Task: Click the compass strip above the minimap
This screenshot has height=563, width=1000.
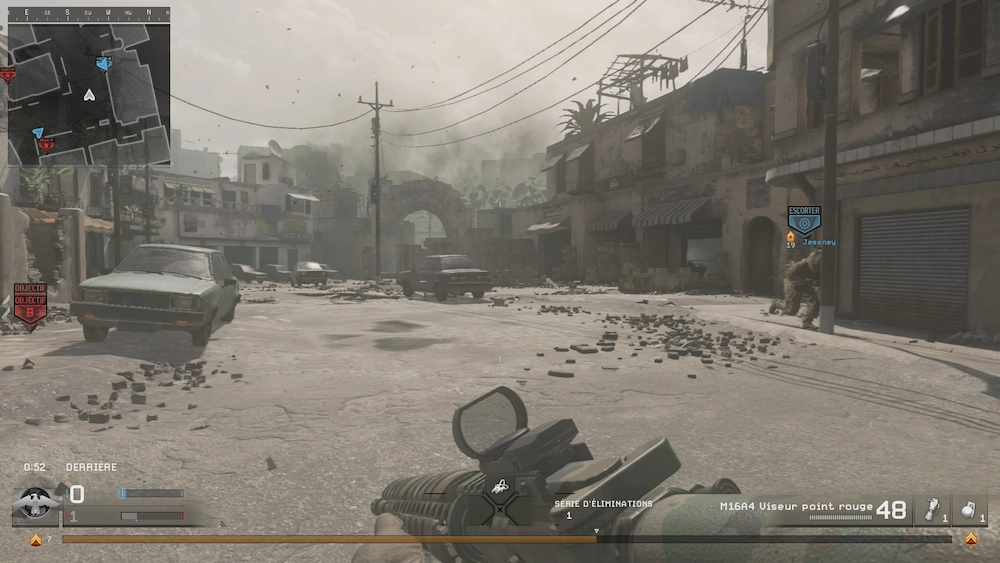Action: 88,13
